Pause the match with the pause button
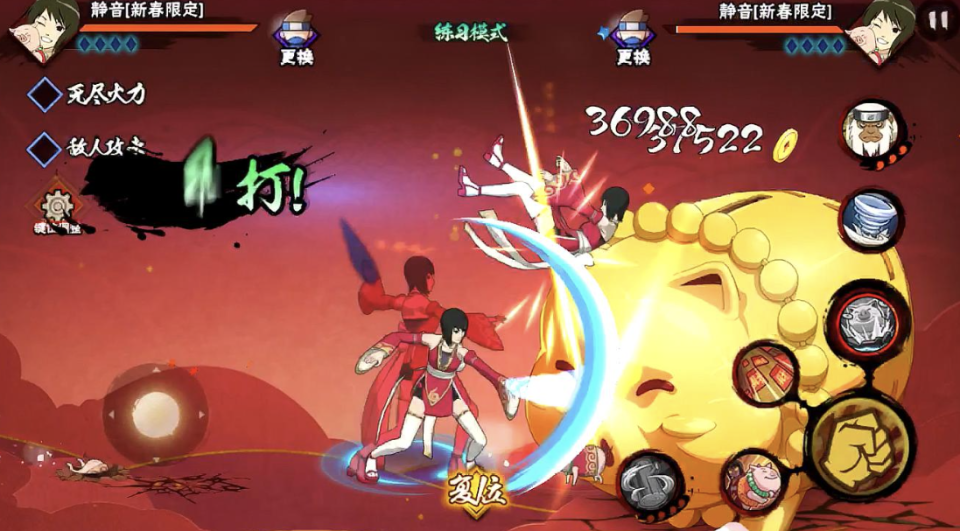The width and height of the screenshot is (960, 531). click(x=937, y=20)
